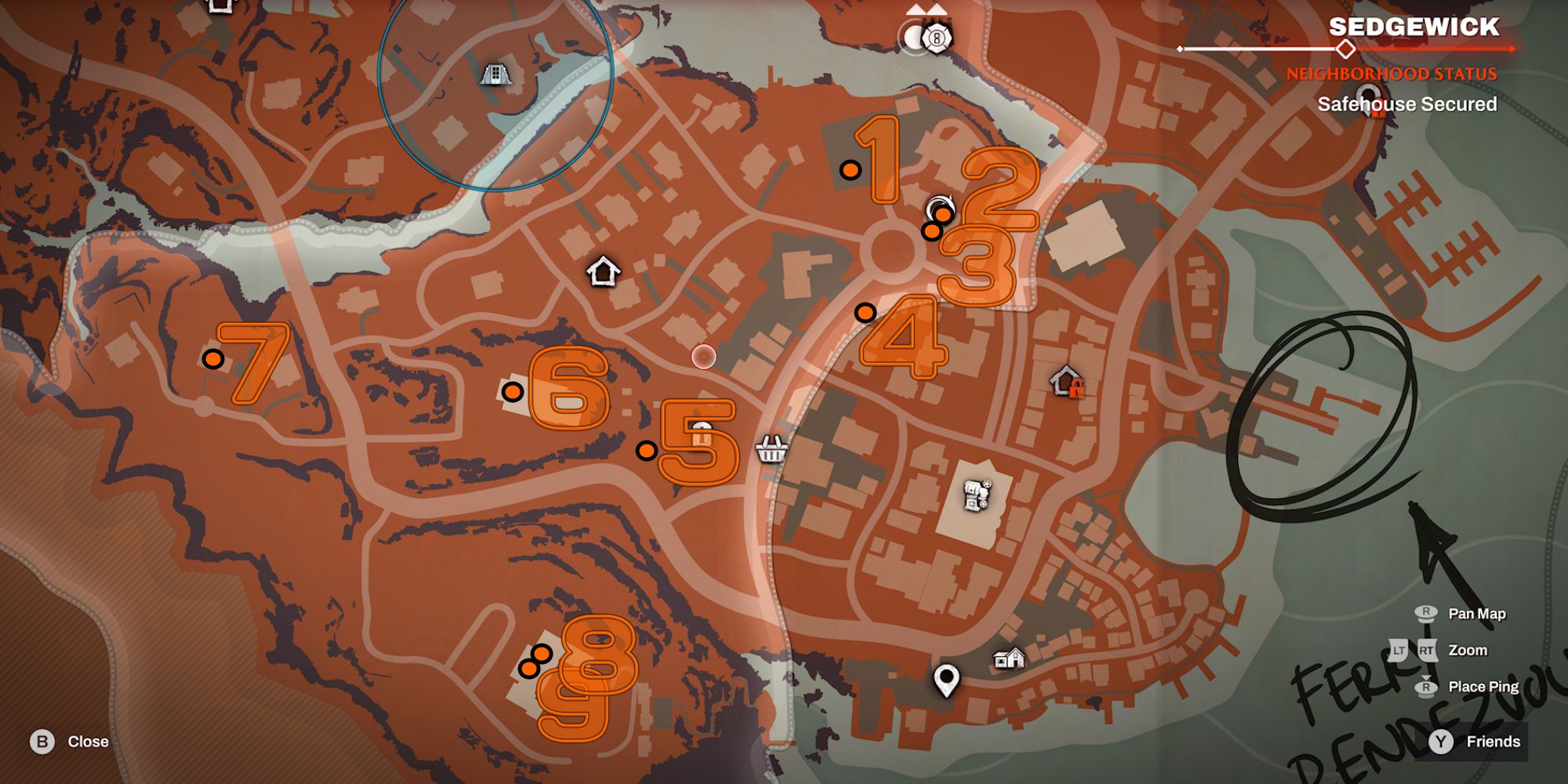Screen dimensions: 1568x784
Task: Click orange location marker 1
Action: 852,169
